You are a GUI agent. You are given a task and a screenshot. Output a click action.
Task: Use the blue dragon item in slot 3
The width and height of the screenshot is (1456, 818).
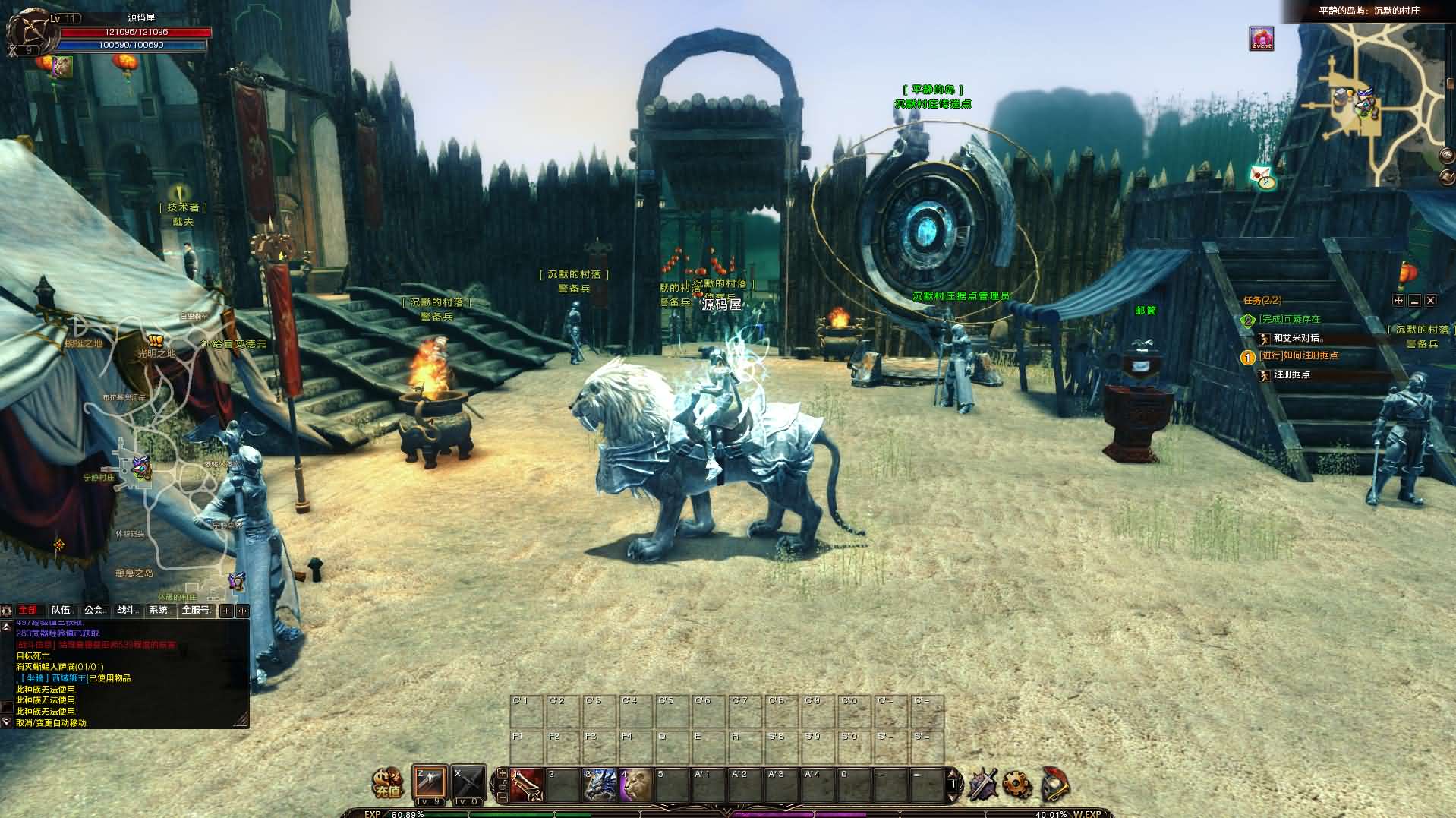coord(600,785)
